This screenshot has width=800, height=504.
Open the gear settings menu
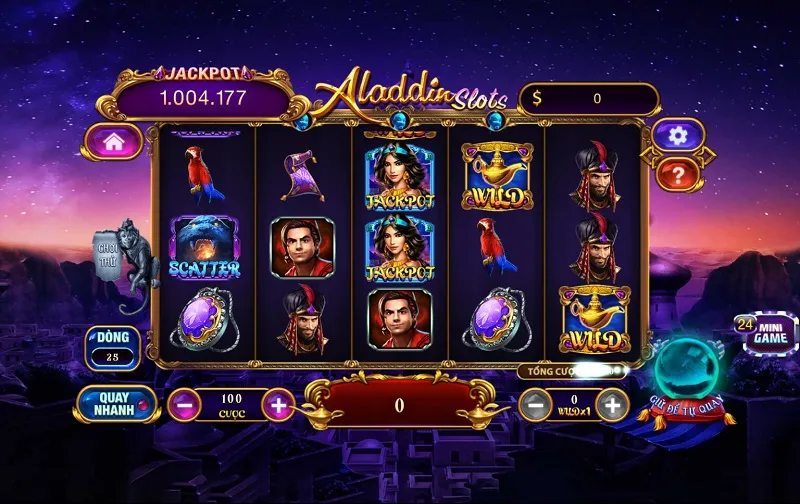(676, 135)
